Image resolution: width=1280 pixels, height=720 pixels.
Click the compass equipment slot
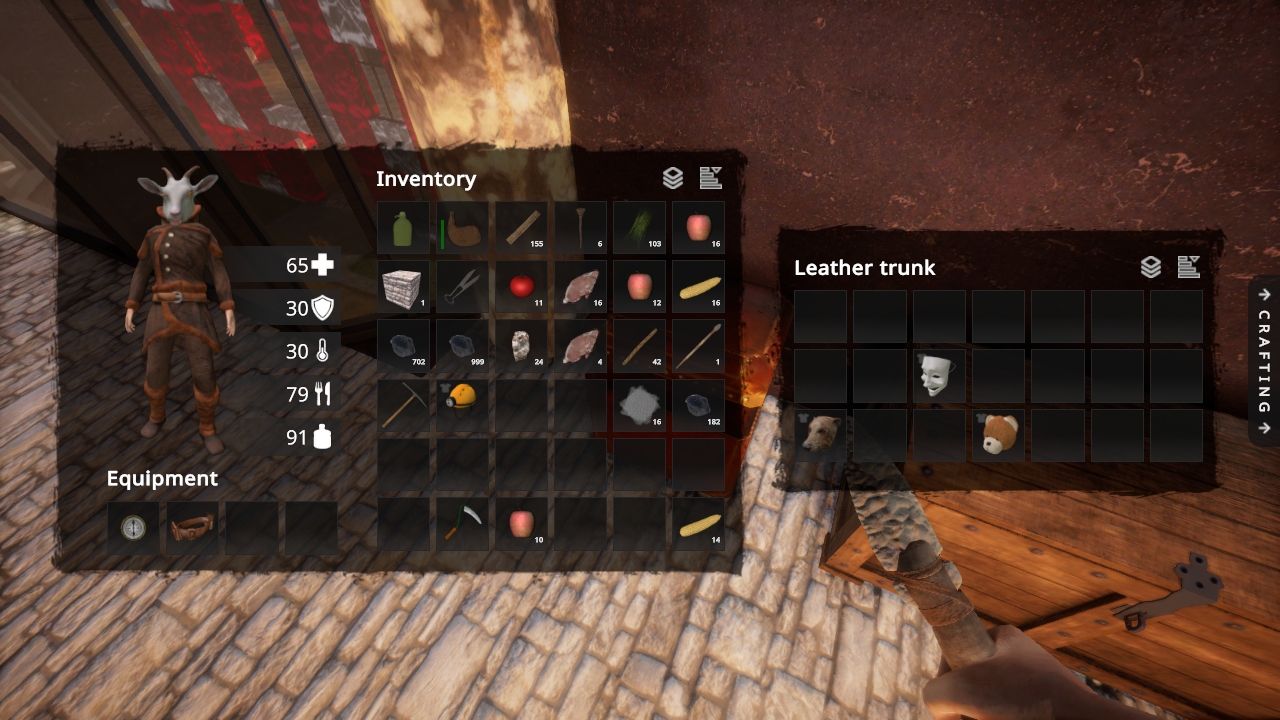pos(133,528)
